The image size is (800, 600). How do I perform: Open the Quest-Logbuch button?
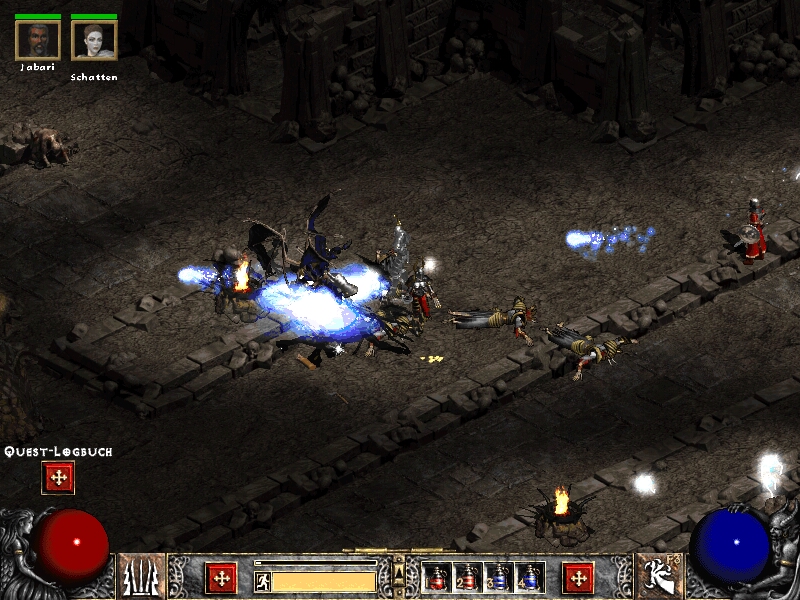point(58,478)
